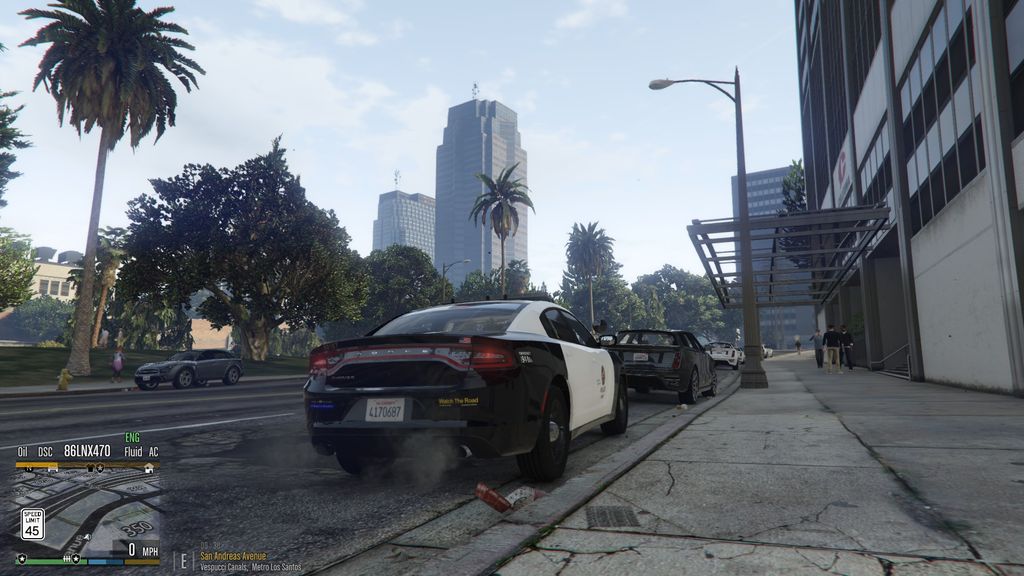
Task: Click the house blip on the minimap
Action: pyautogui.click(x=149, y=468)
